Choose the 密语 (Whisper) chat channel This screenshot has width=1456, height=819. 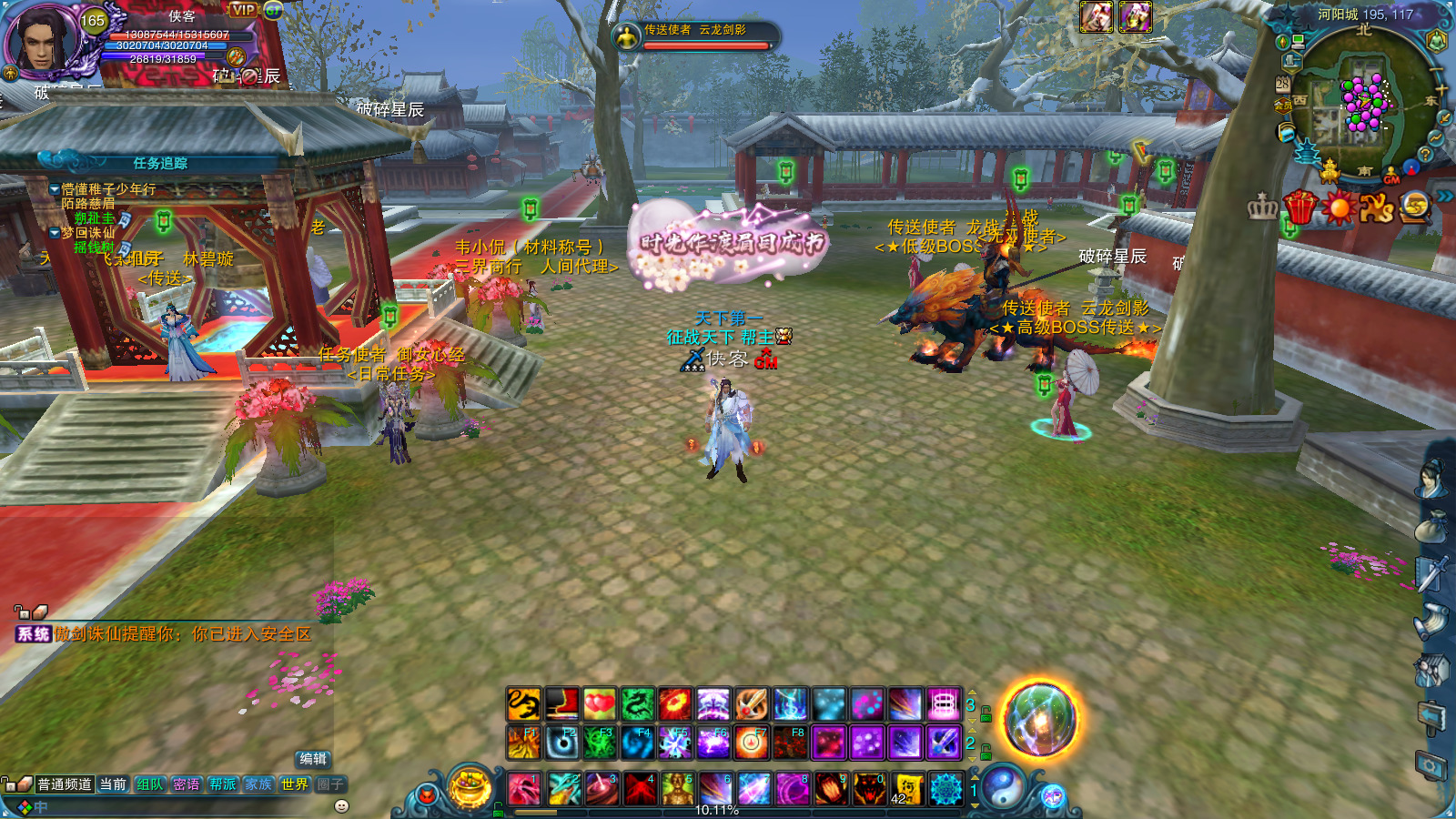pos(186,784)
